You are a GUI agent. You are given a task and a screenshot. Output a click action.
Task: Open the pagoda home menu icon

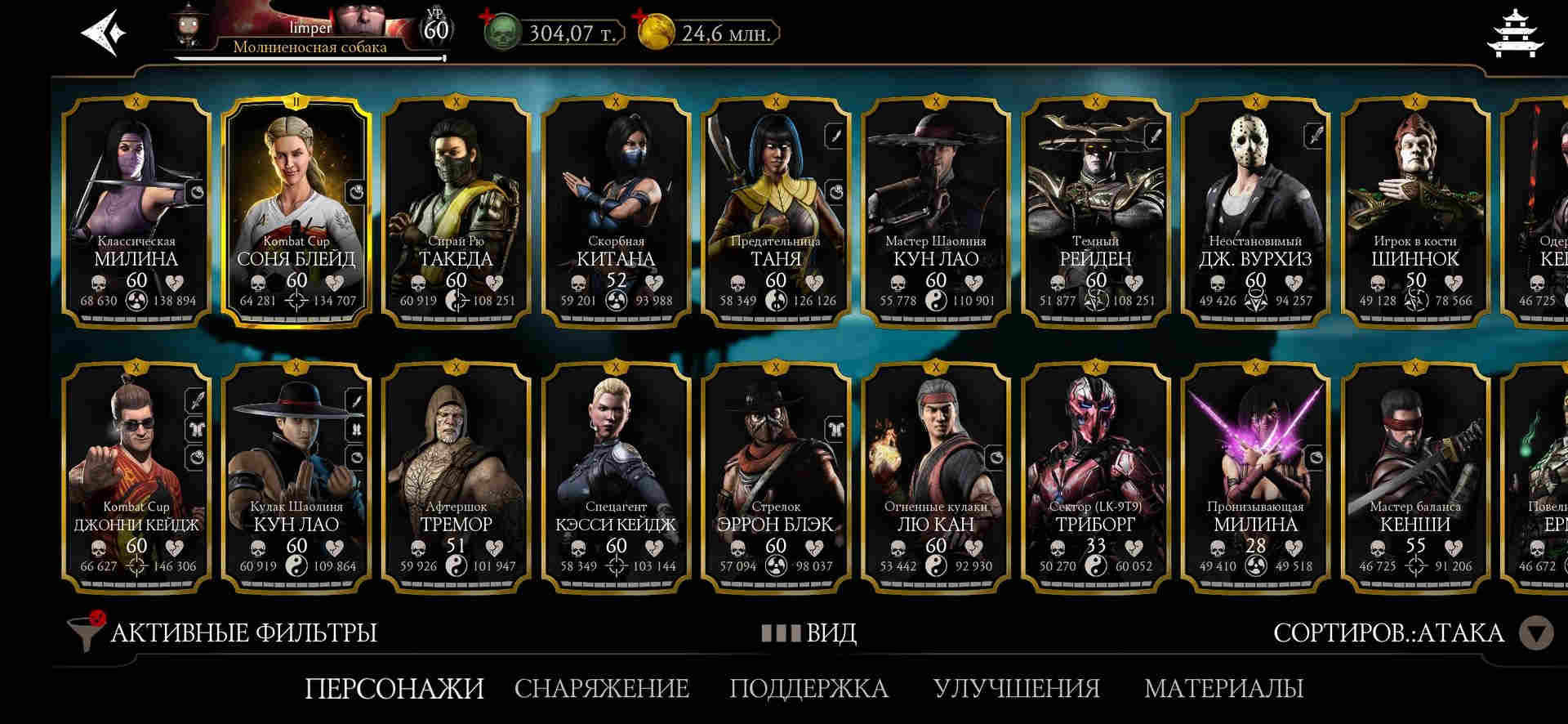tap(1515, 34)
